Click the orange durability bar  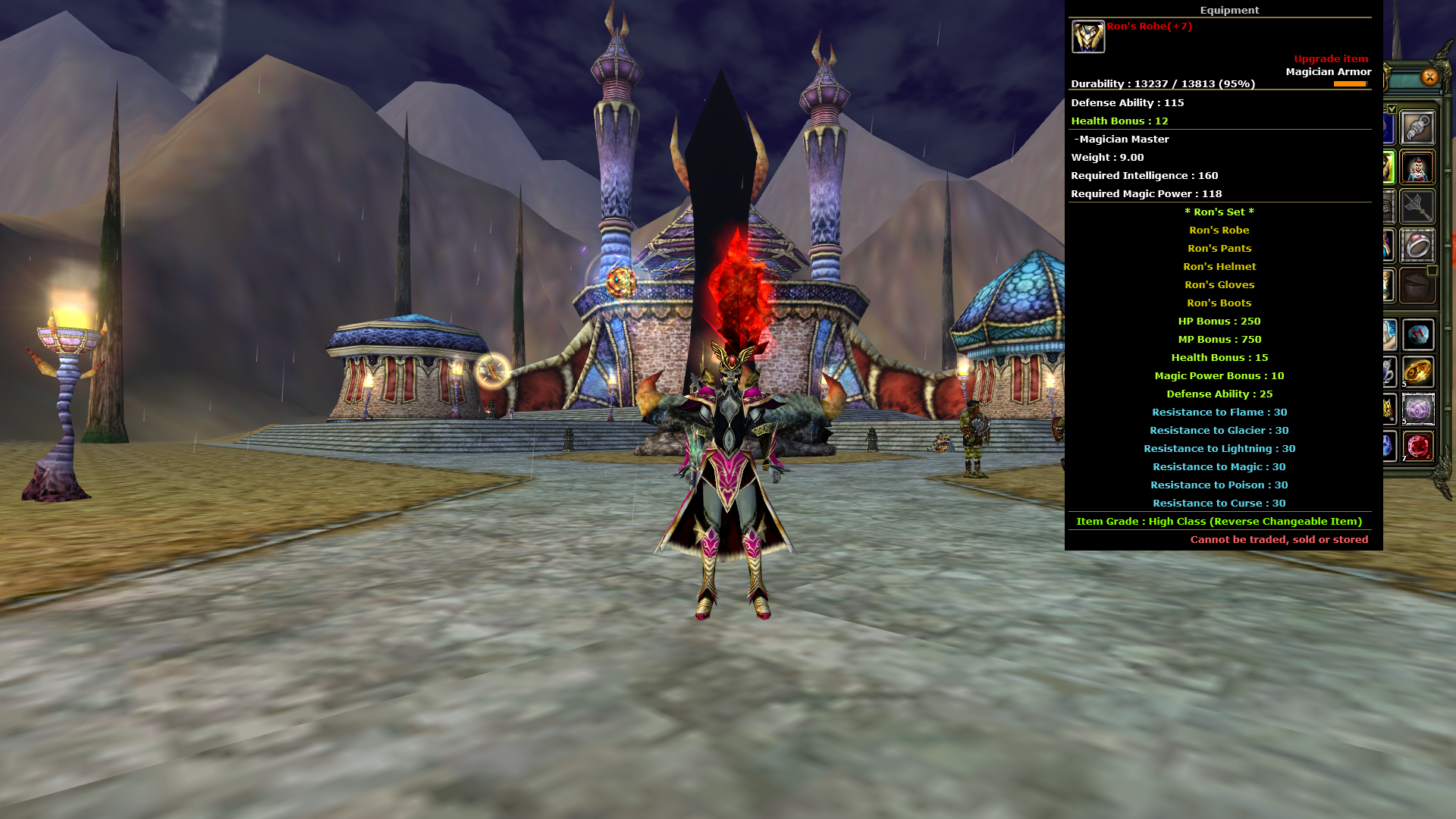pos(1349,84)
